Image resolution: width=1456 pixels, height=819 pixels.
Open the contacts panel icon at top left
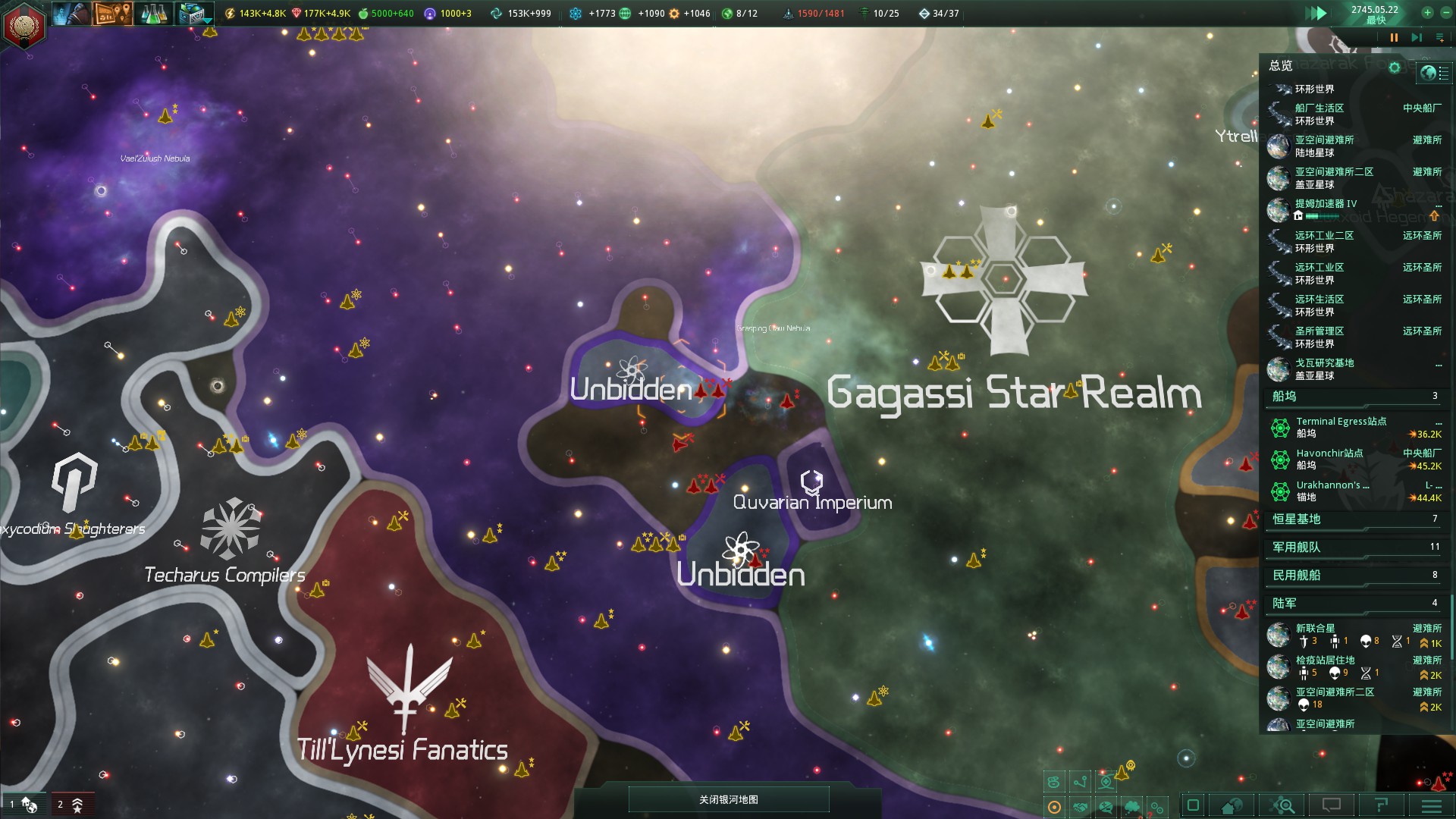click(x=72, y=13)
